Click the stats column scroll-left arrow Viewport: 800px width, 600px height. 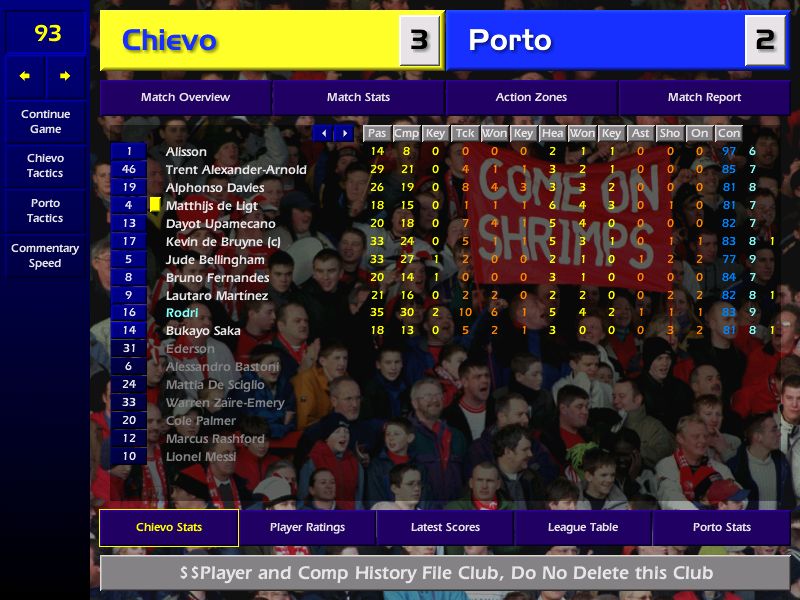[323, 133]
